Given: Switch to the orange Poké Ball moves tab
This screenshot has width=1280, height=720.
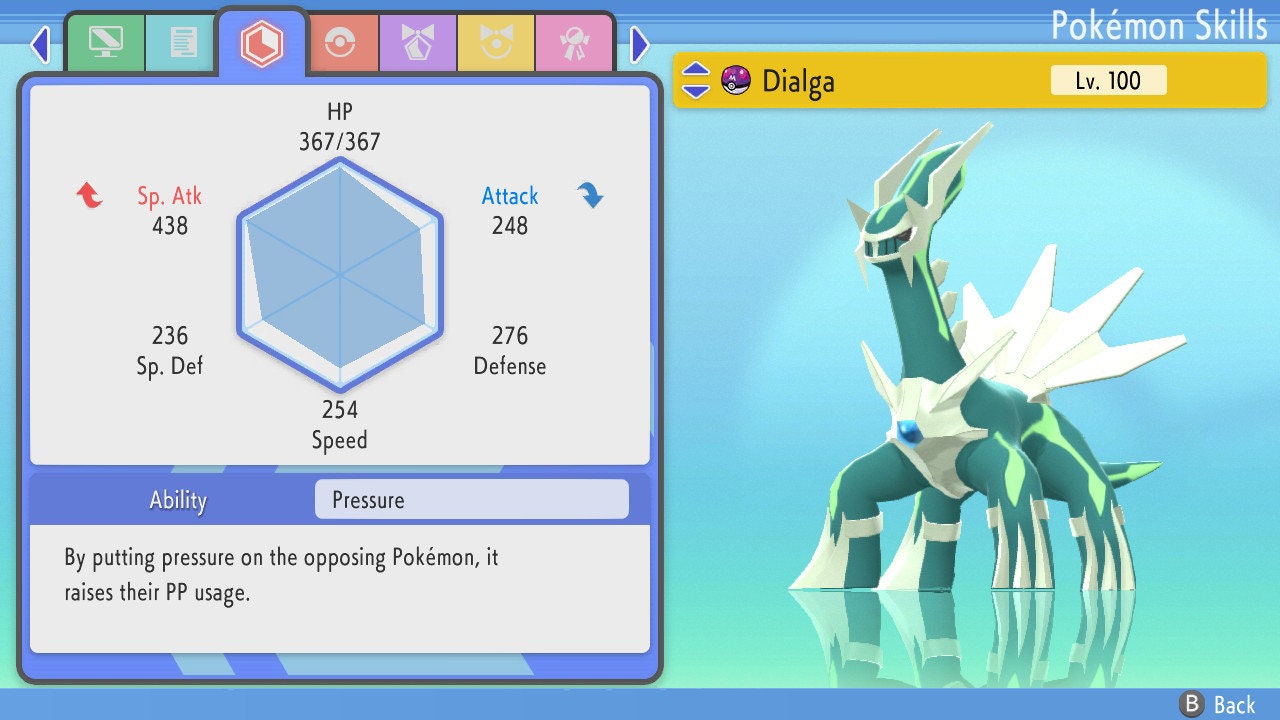Looking at the screenshot, I should click(x=340, y=43).
